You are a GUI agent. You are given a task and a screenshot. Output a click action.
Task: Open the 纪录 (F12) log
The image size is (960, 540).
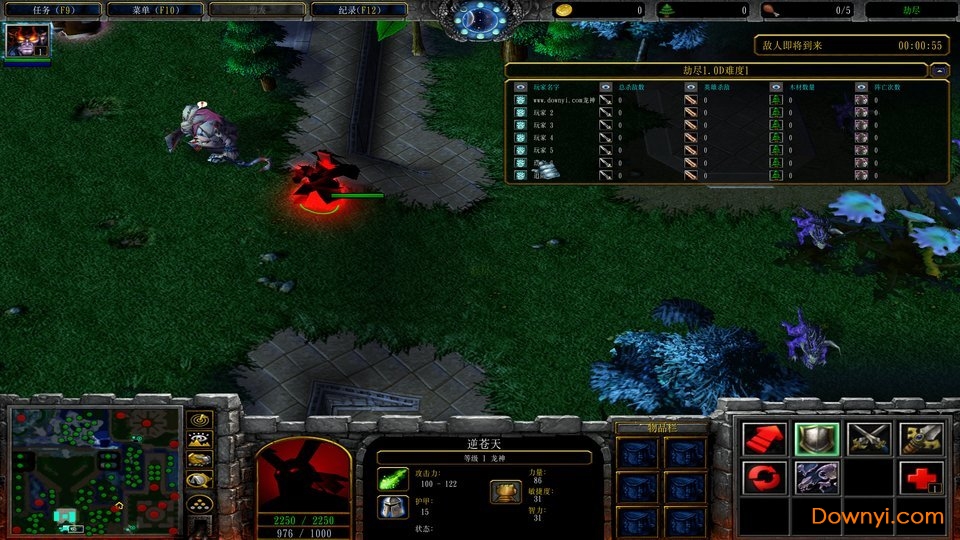(x=359, y=10)
